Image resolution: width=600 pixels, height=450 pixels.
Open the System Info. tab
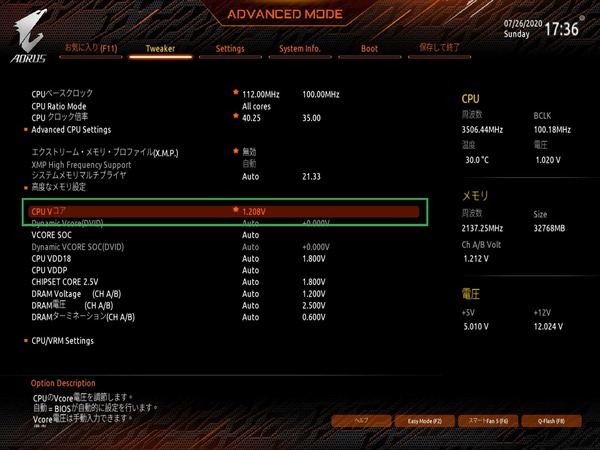[x=299, y=48]
